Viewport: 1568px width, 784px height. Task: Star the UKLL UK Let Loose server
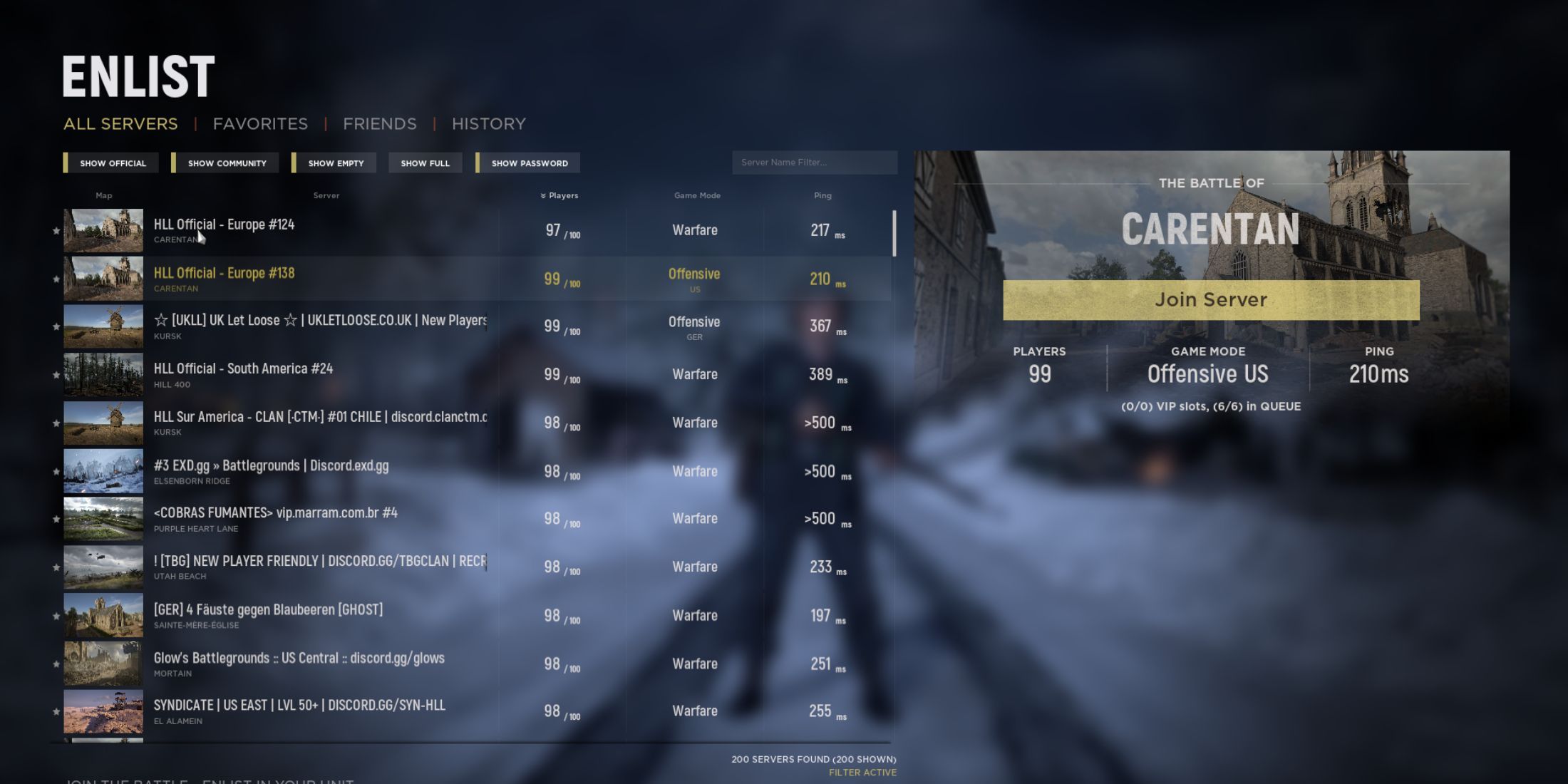(56, 326)
